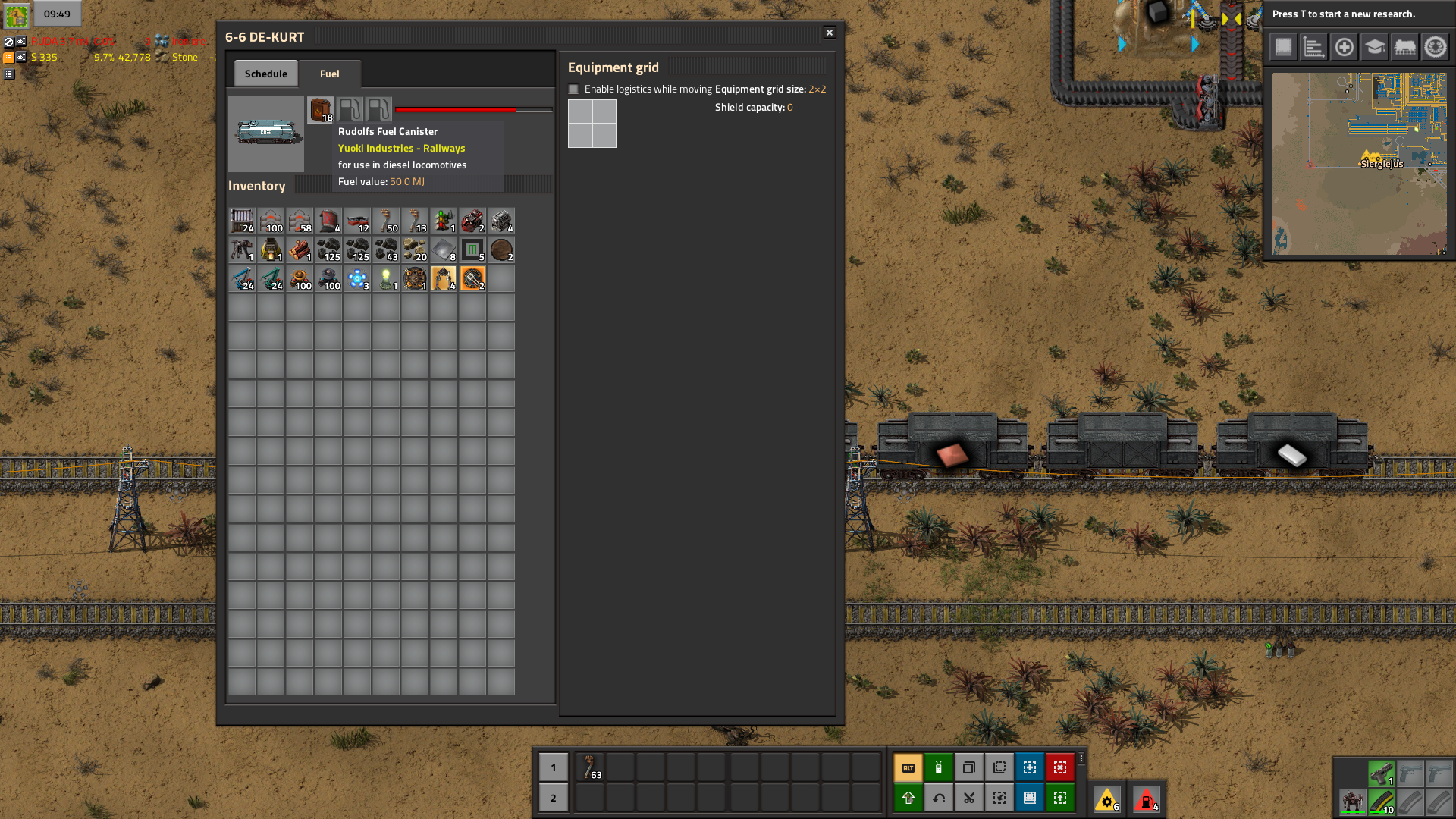Click the undo arrow shortcut
The width and height of the screenshot is (1456, 819).
point(939,798)
